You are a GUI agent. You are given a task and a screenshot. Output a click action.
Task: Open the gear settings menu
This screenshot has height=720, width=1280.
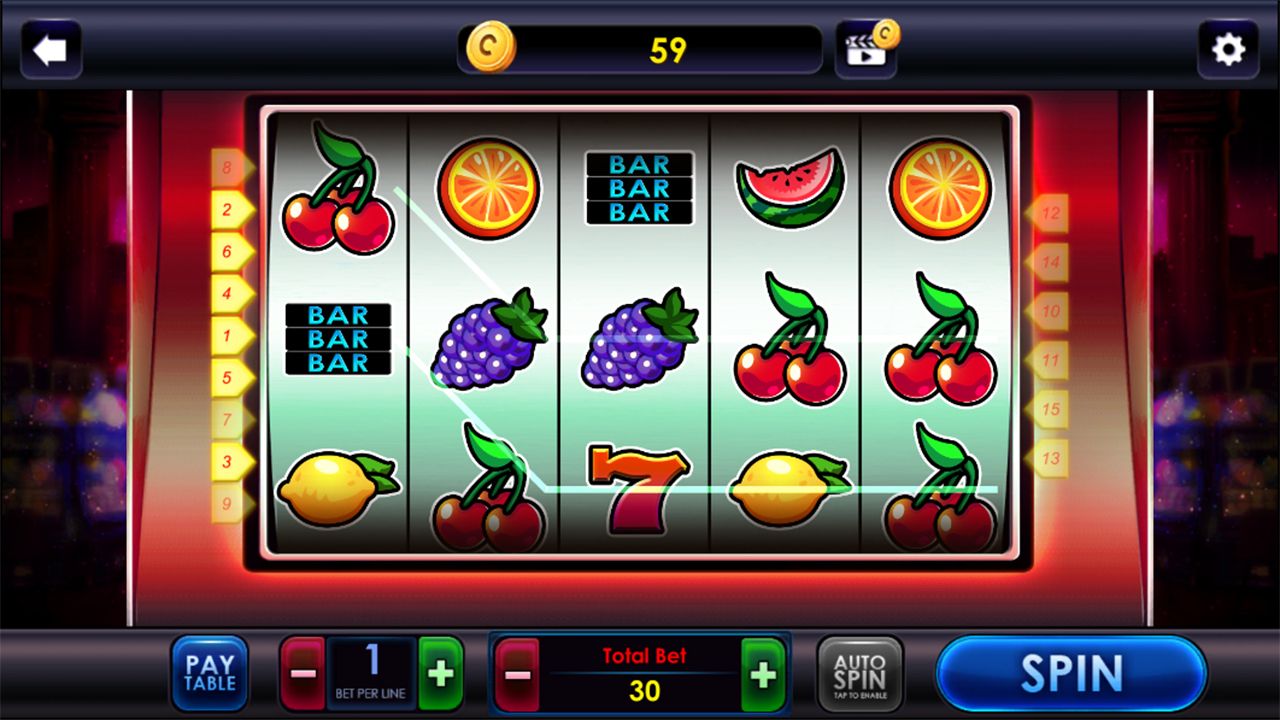[1228, 50]
